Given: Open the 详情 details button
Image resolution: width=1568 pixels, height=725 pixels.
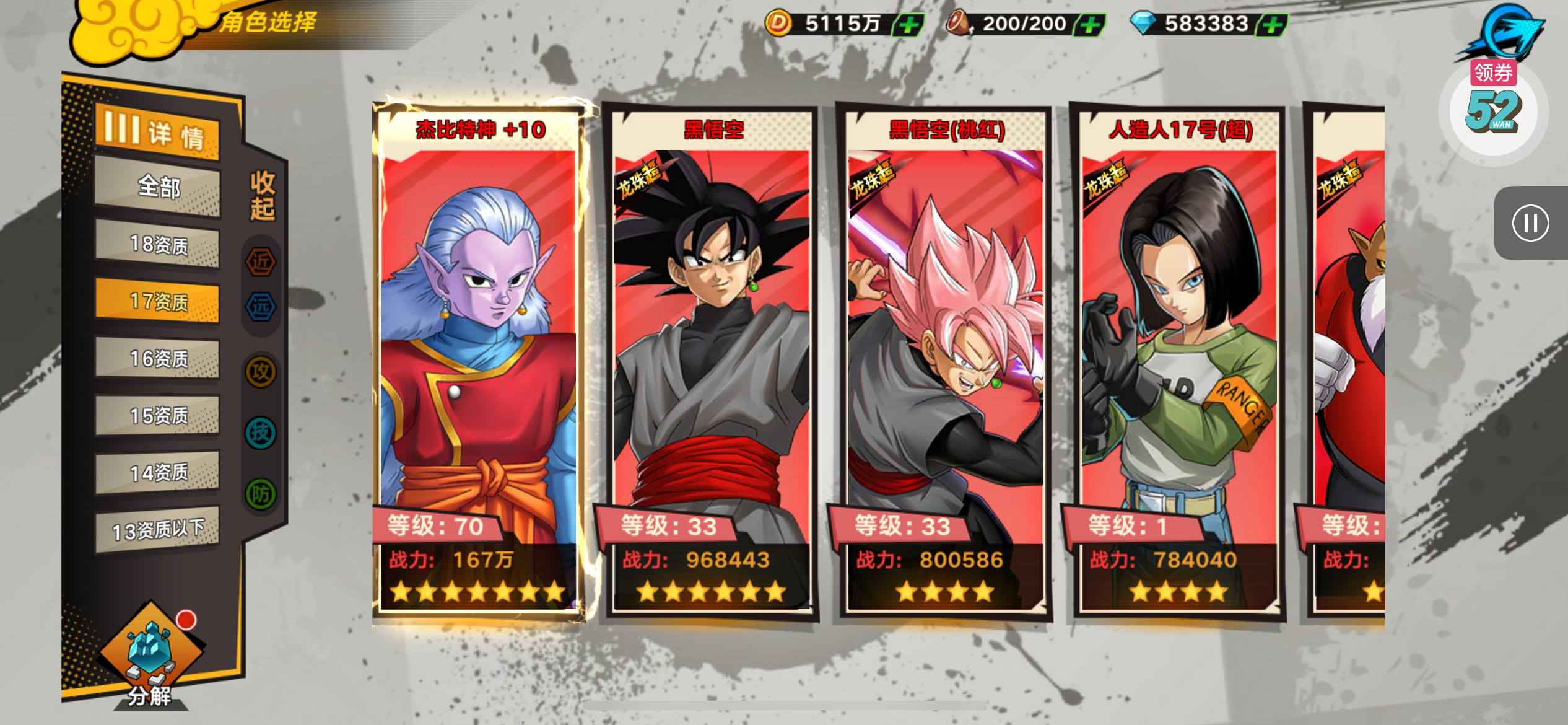Looking at the screenshot, I should pos(157,132).
